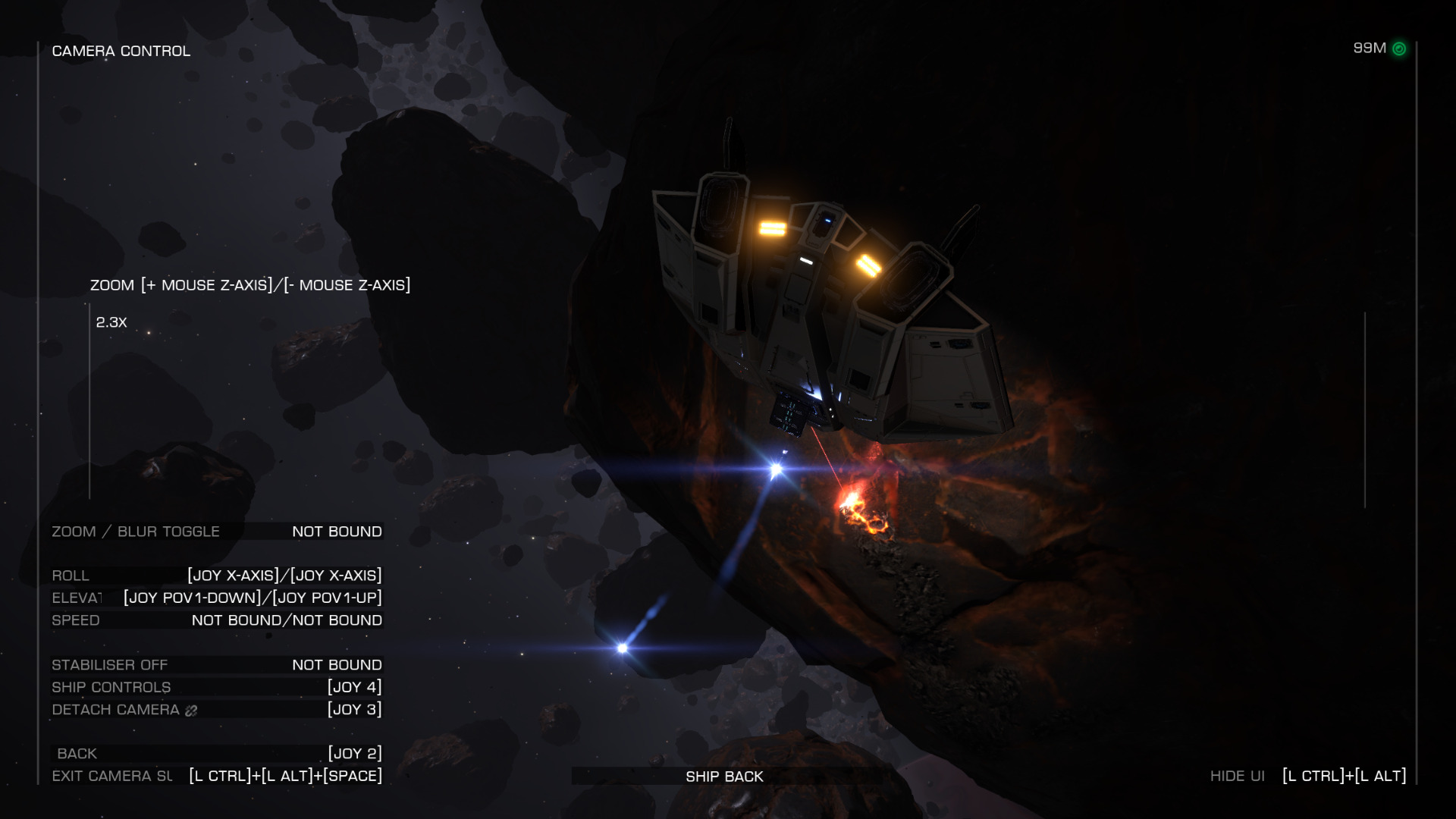Select the Ship Controls entry
The height and width of the screenshot is (819, 1456).
point(217,687)
